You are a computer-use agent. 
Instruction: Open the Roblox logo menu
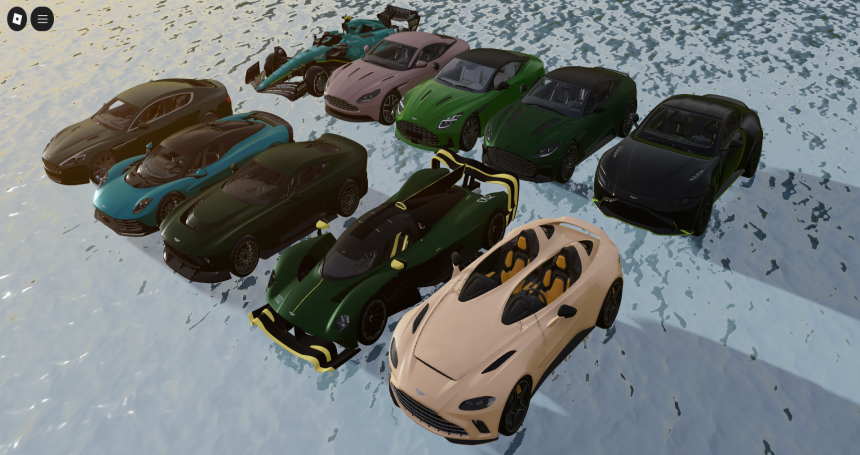(x=17, y=18)
